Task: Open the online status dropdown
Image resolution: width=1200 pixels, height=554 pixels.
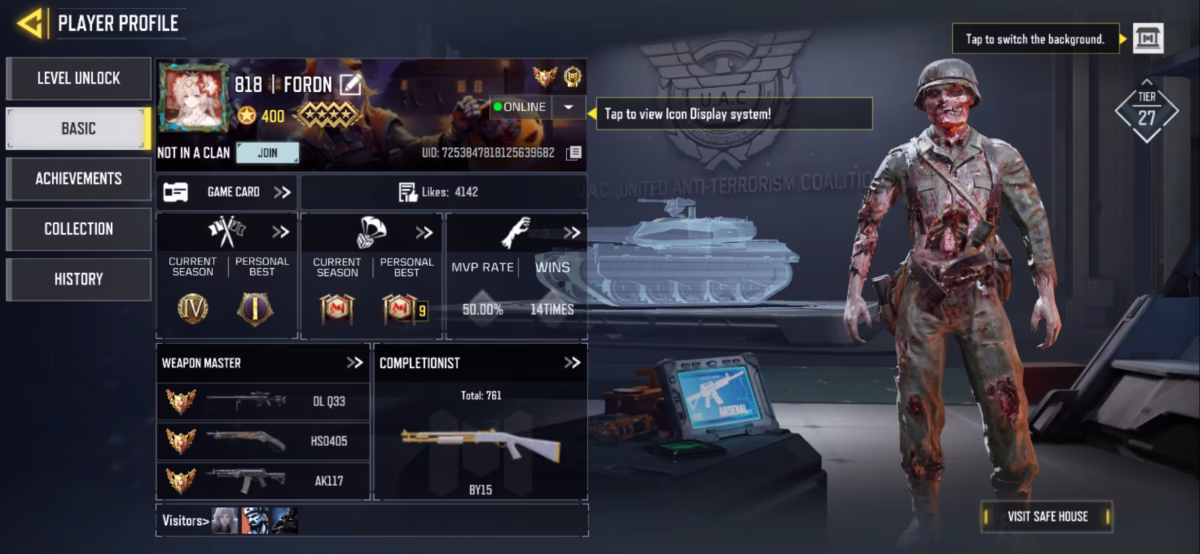Action: click(x=568, y=107)
